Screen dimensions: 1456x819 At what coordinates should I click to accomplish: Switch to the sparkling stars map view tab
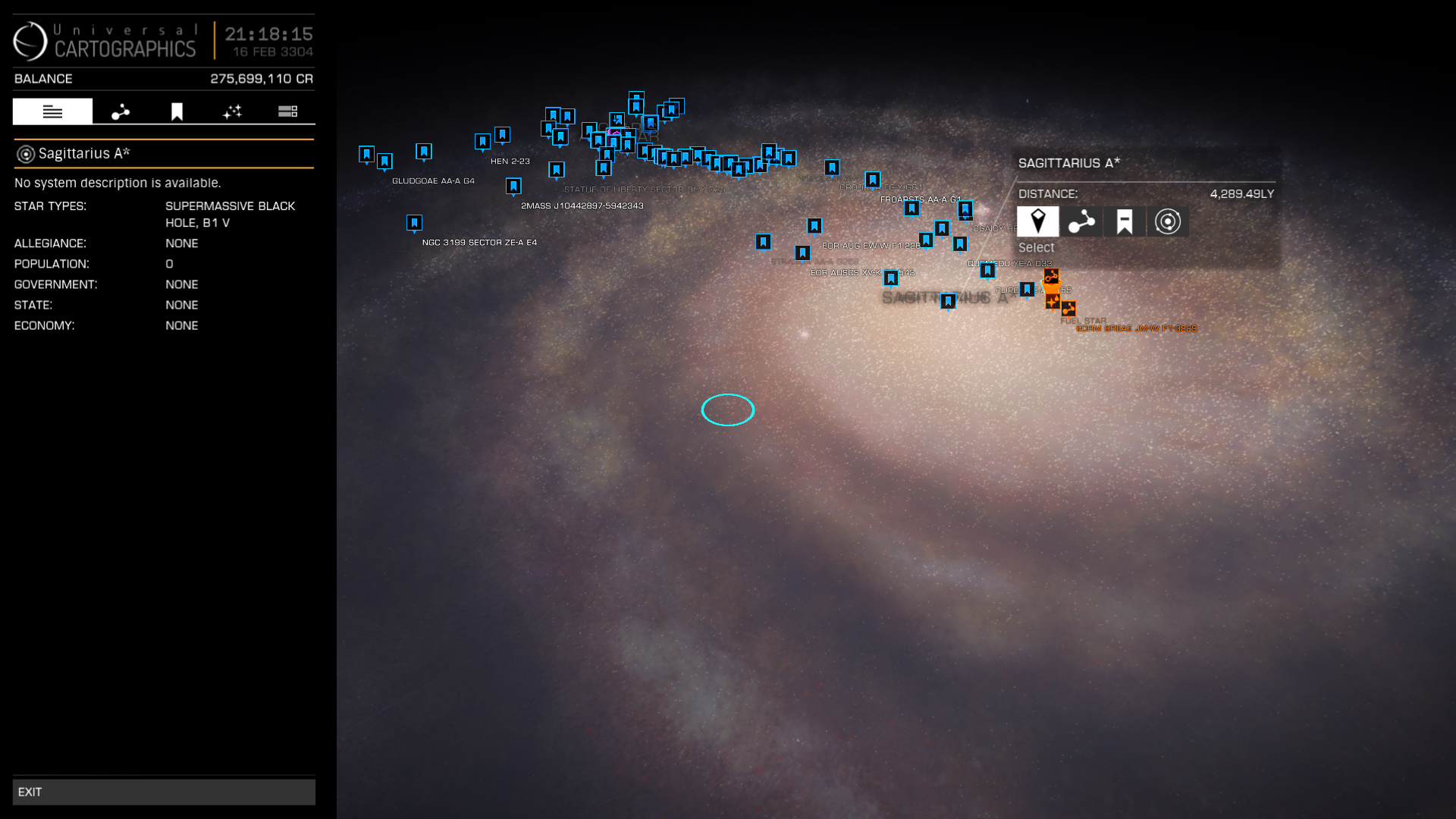click(x=232, y=111)
